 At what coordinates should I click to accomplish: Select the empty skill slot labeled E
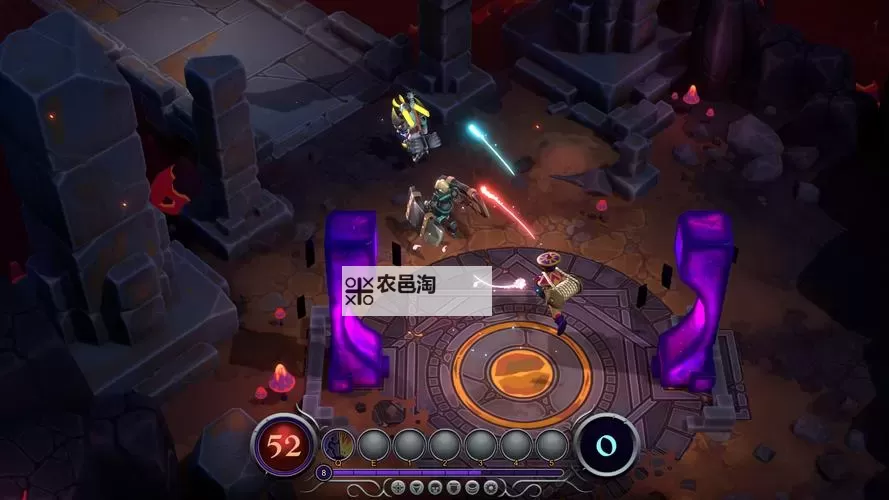[x=374, y=444]
